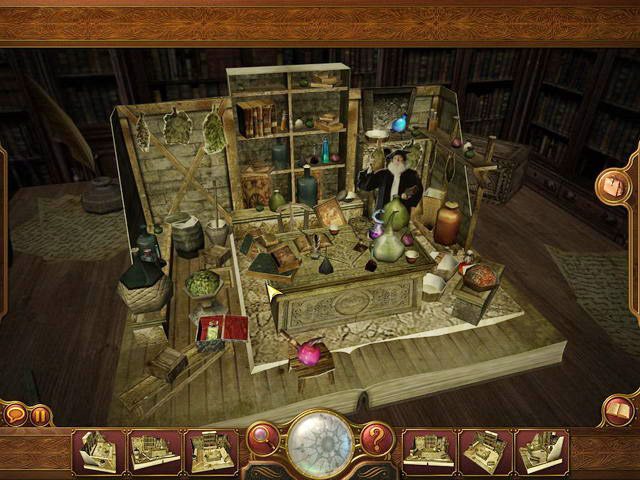Open the red book journal icon

[618, 411]
